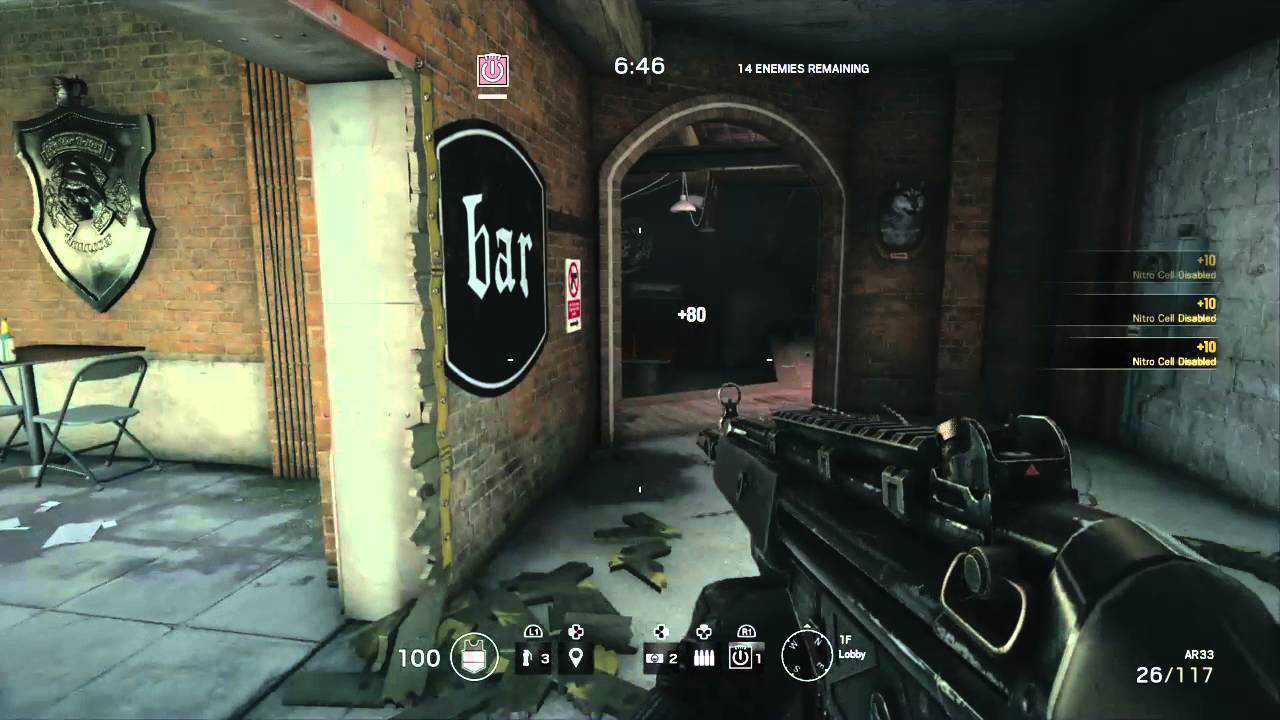Image resolution: width=1280 pixels, height=720 pixels.
Task: Enable the L1 shoulder button prompt
Action: 531,632
